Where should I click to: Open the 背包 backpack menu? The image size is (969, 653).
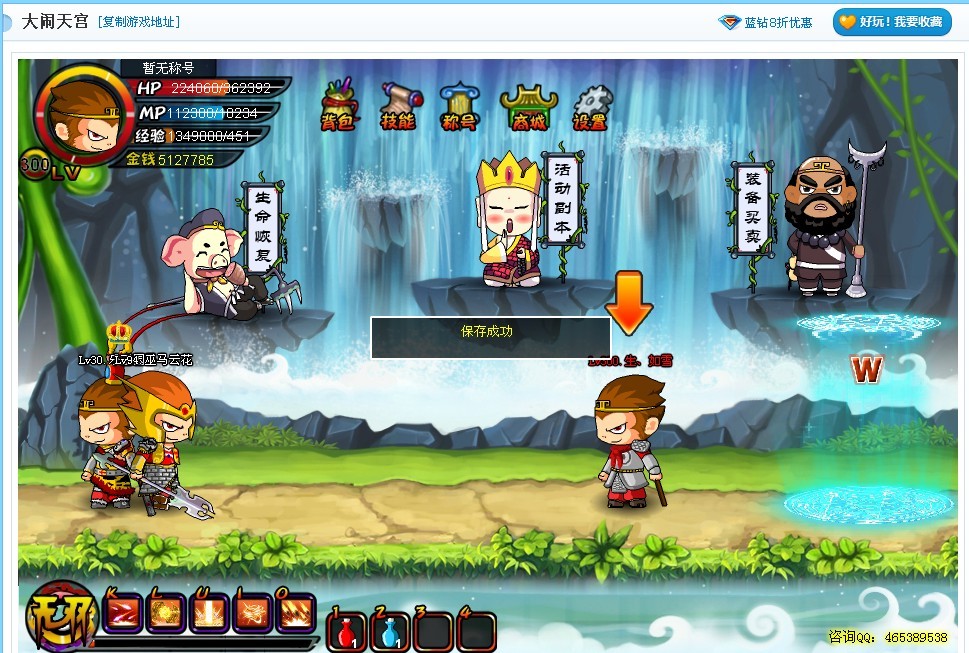338,106
